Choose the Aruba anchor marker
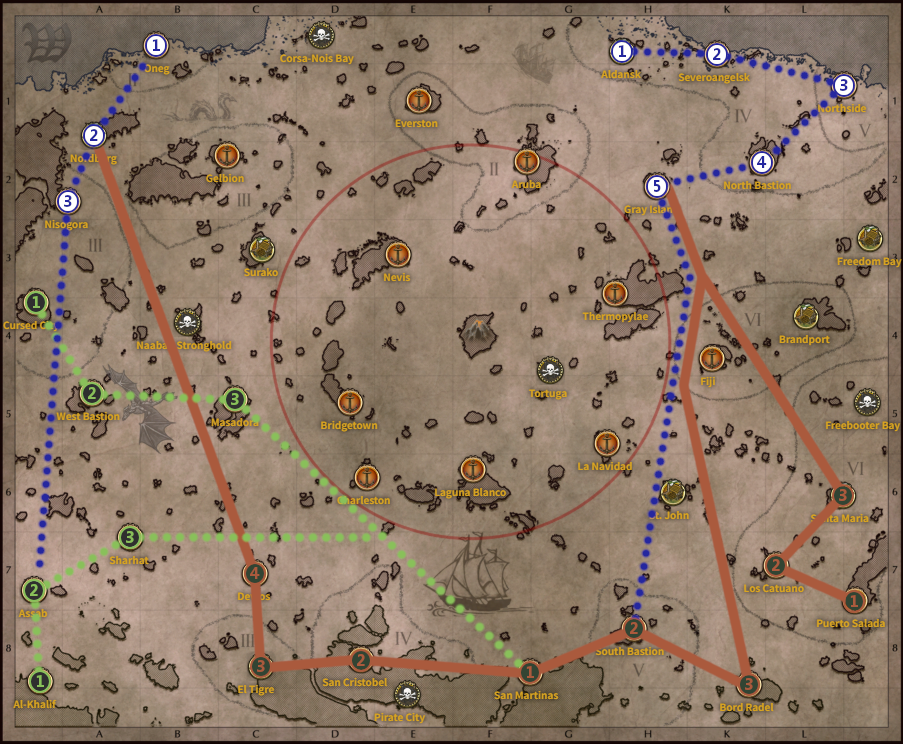The image size is (903, 744). tap(527, 161)
